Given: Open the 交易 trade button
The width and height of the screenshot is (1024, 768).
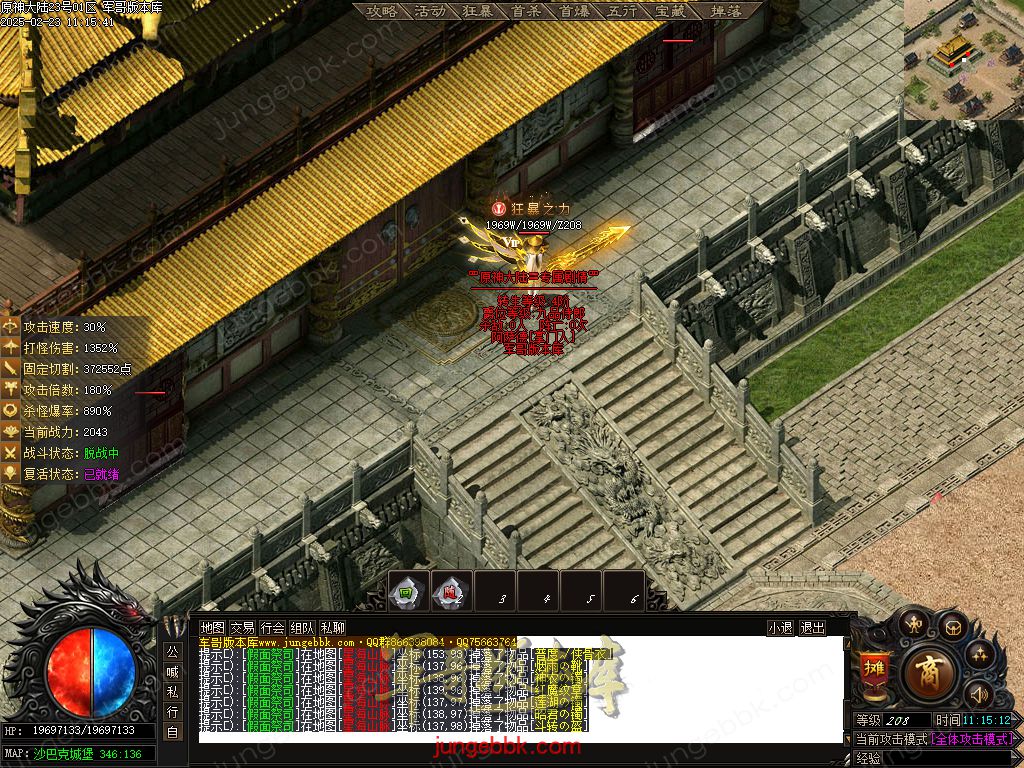Looking at the screenshot, I should pyautogui.click(x=242, y=628).
